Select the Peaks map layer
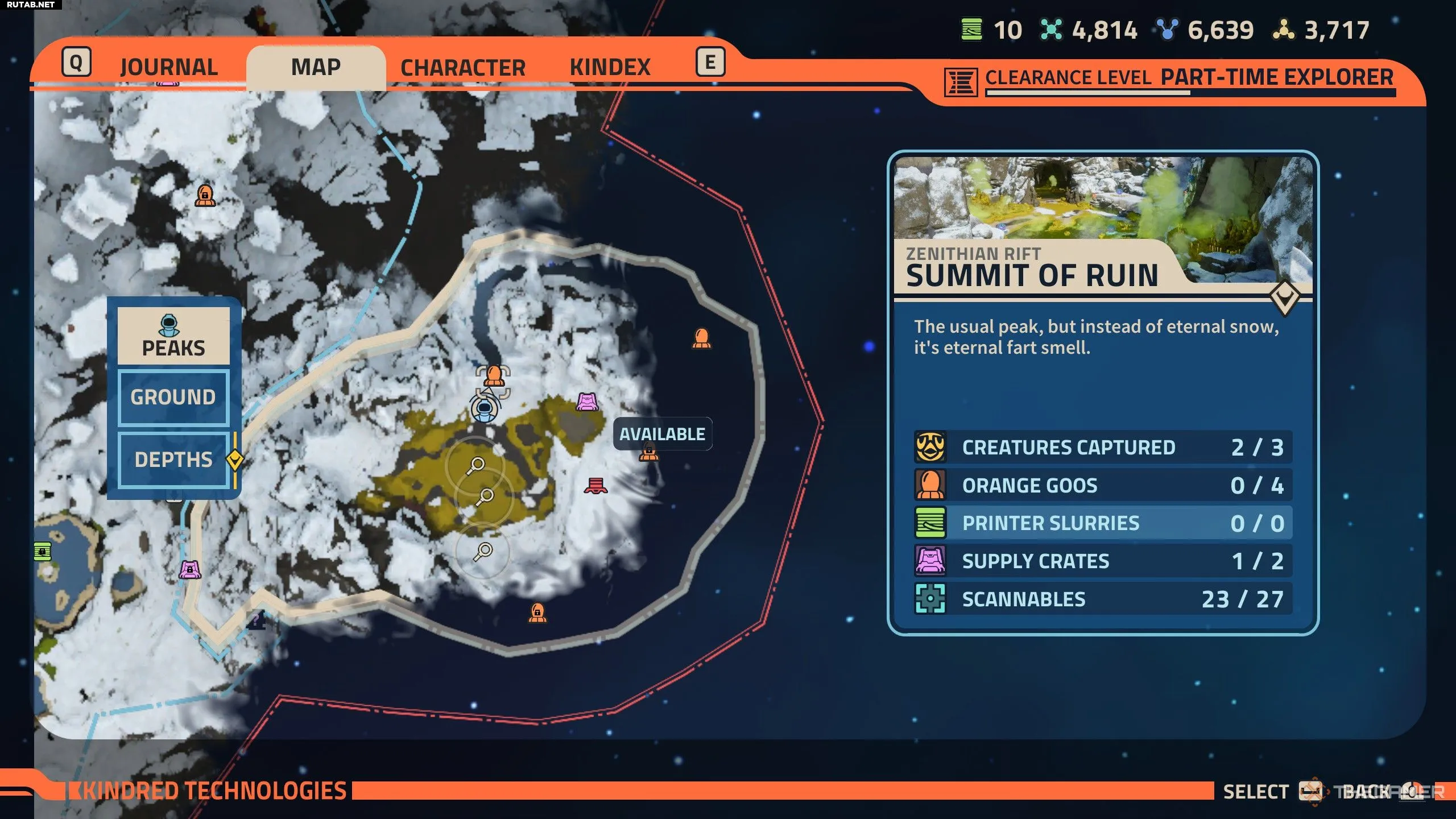 pyautogui.click(x=173, y=336)
